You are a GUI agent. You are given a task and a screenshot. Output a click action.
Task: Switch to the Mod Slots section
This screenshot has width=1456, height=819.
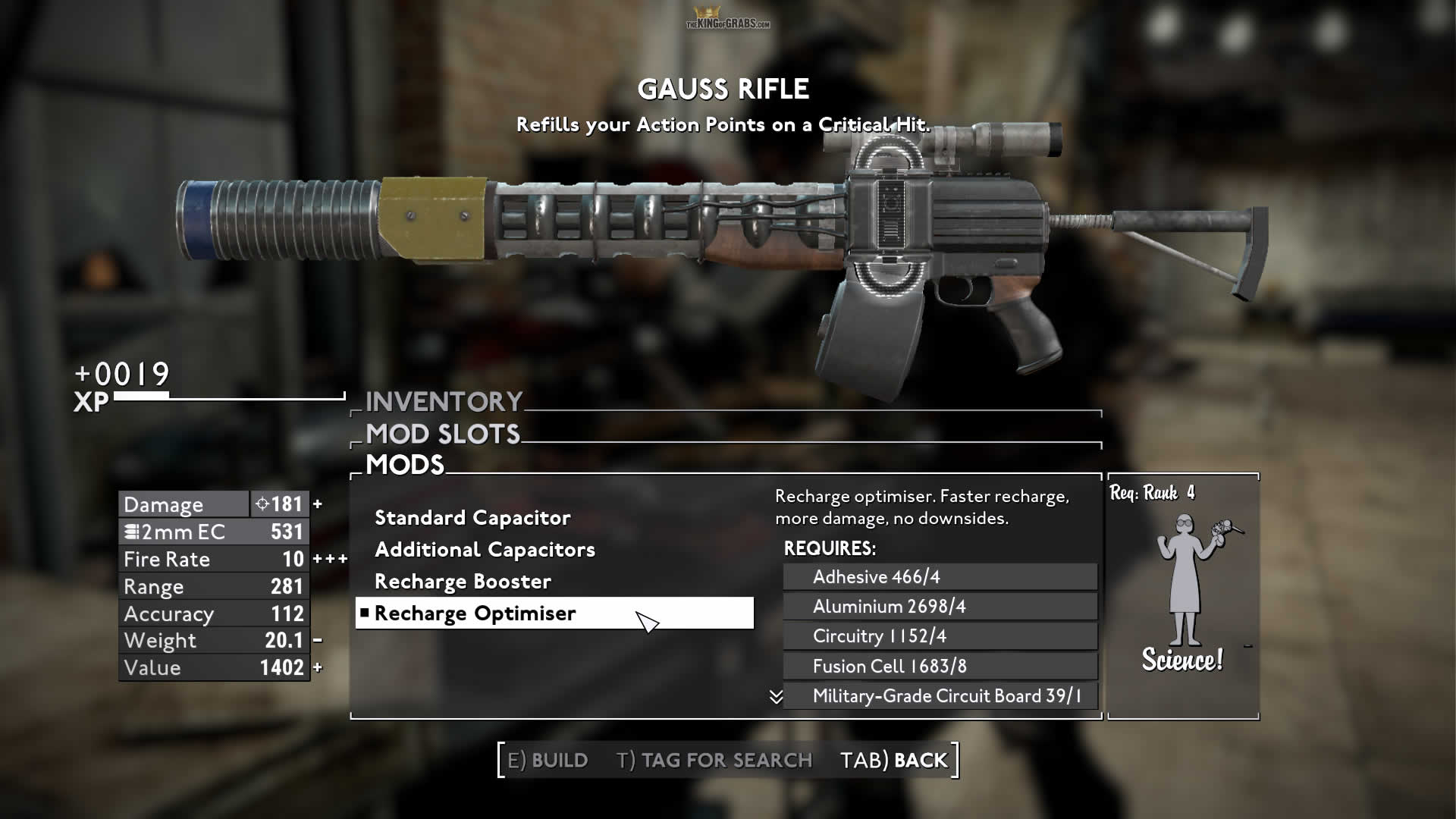(x=443, y=434)
